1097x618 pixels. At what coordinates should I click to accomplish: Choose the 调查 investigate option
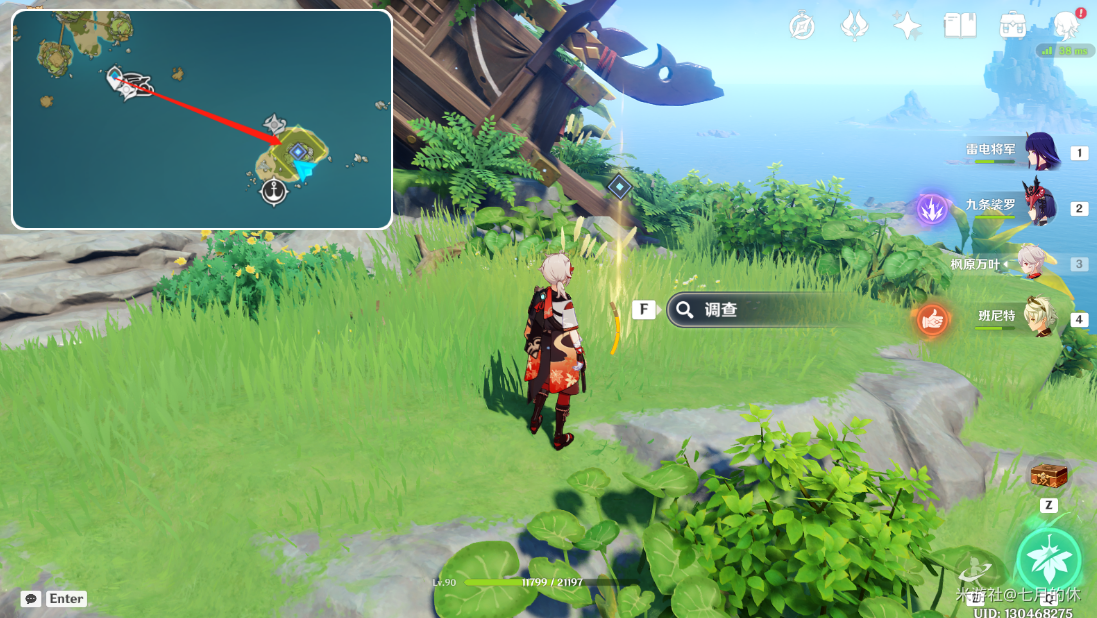click(760, 310)
